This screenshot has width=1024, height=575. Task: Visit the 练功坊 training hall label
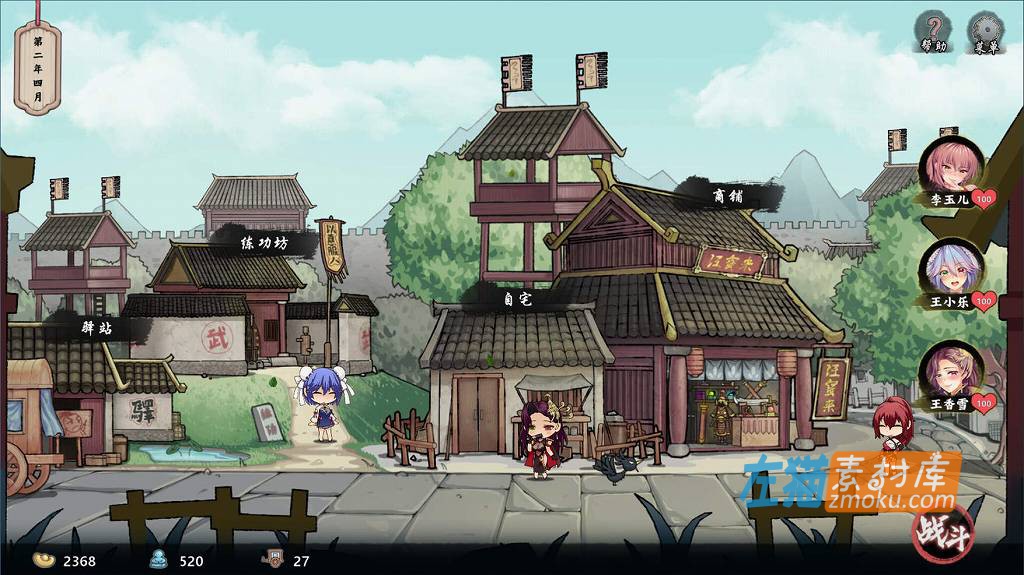point(263,242)
